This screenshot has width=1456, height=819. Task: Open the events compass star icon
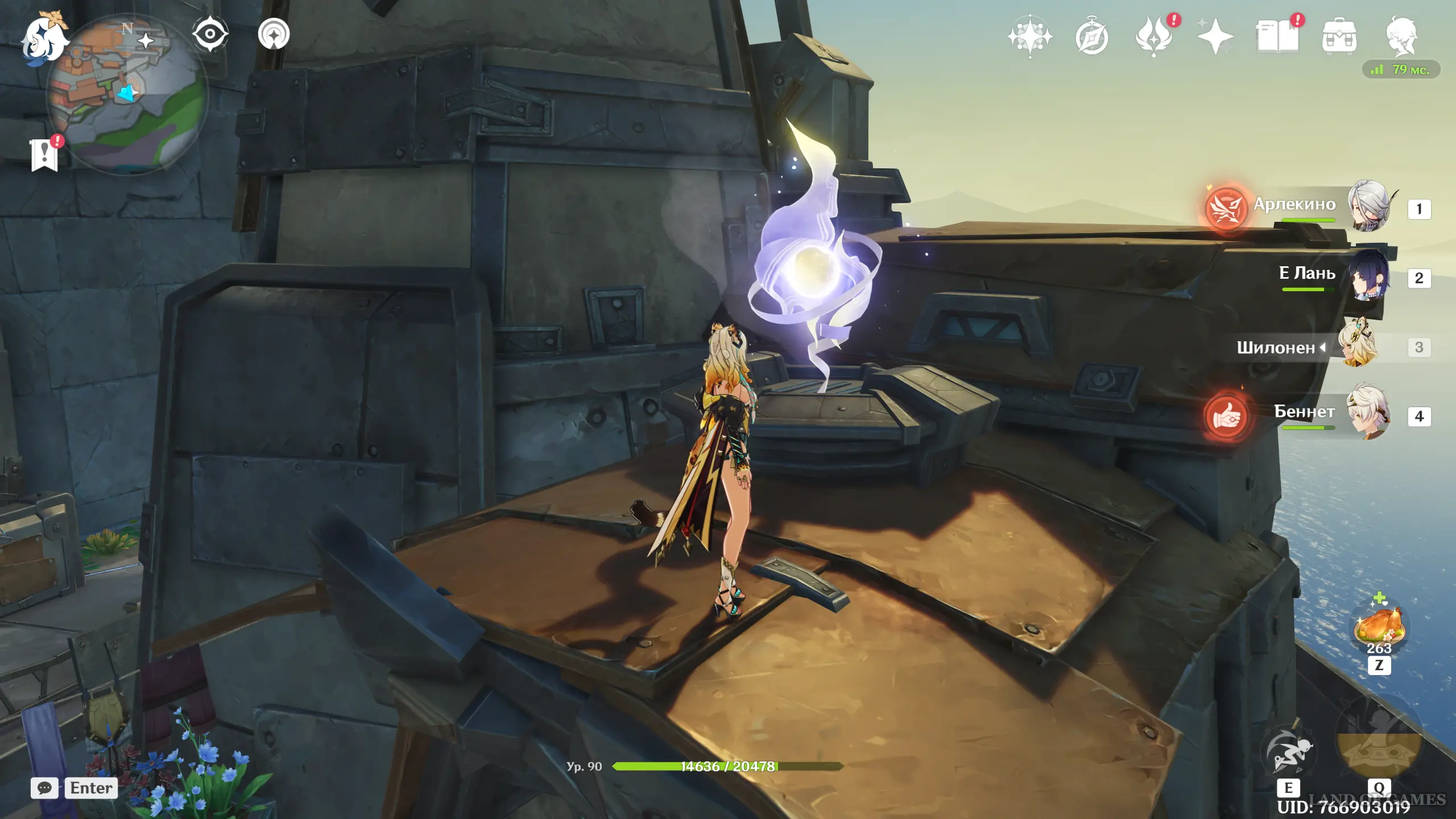pyautogui.click(x=1029, y=38)
